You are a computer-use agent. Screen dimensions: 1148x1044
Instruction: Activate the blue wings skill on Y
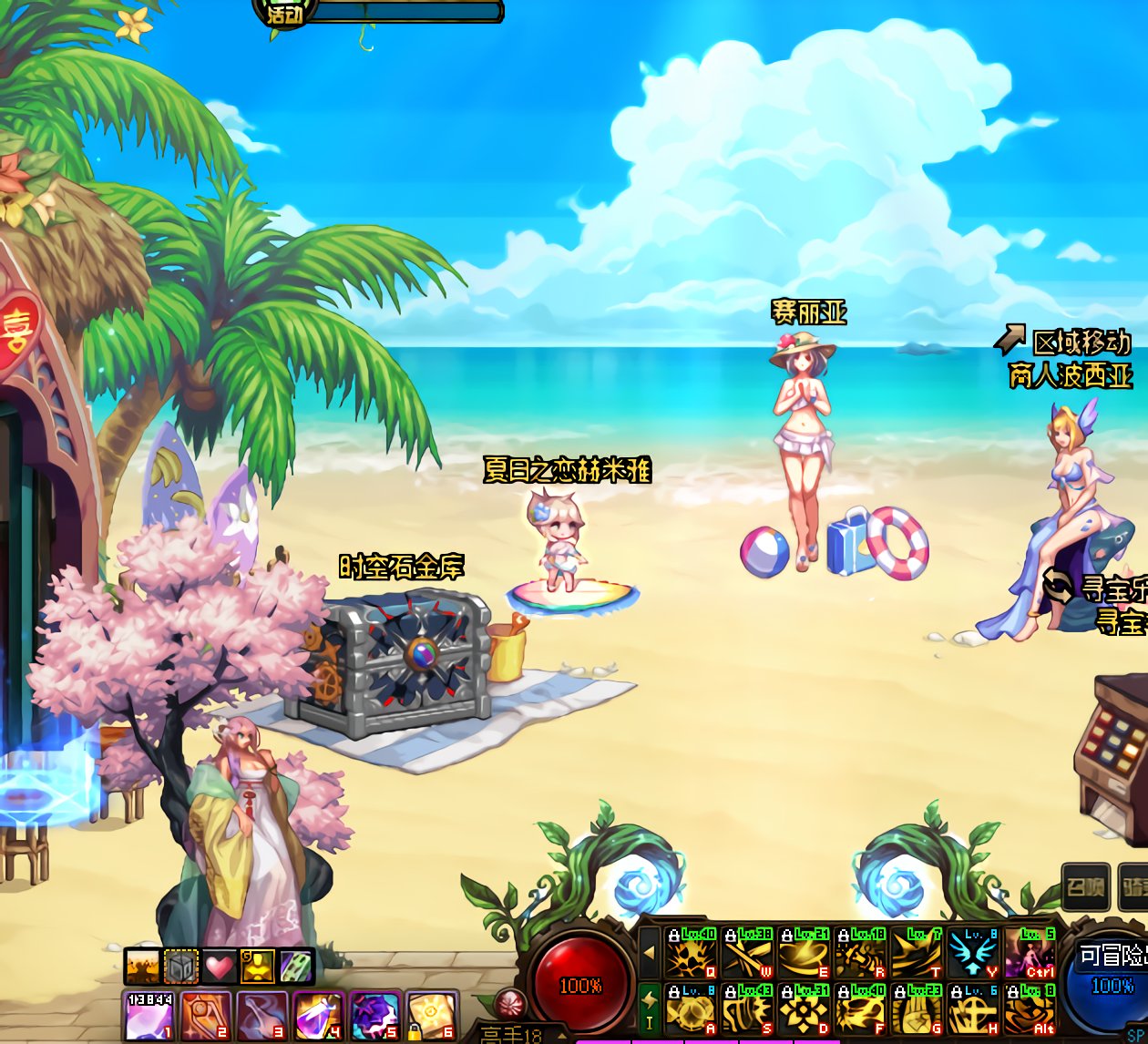(972, 953)
